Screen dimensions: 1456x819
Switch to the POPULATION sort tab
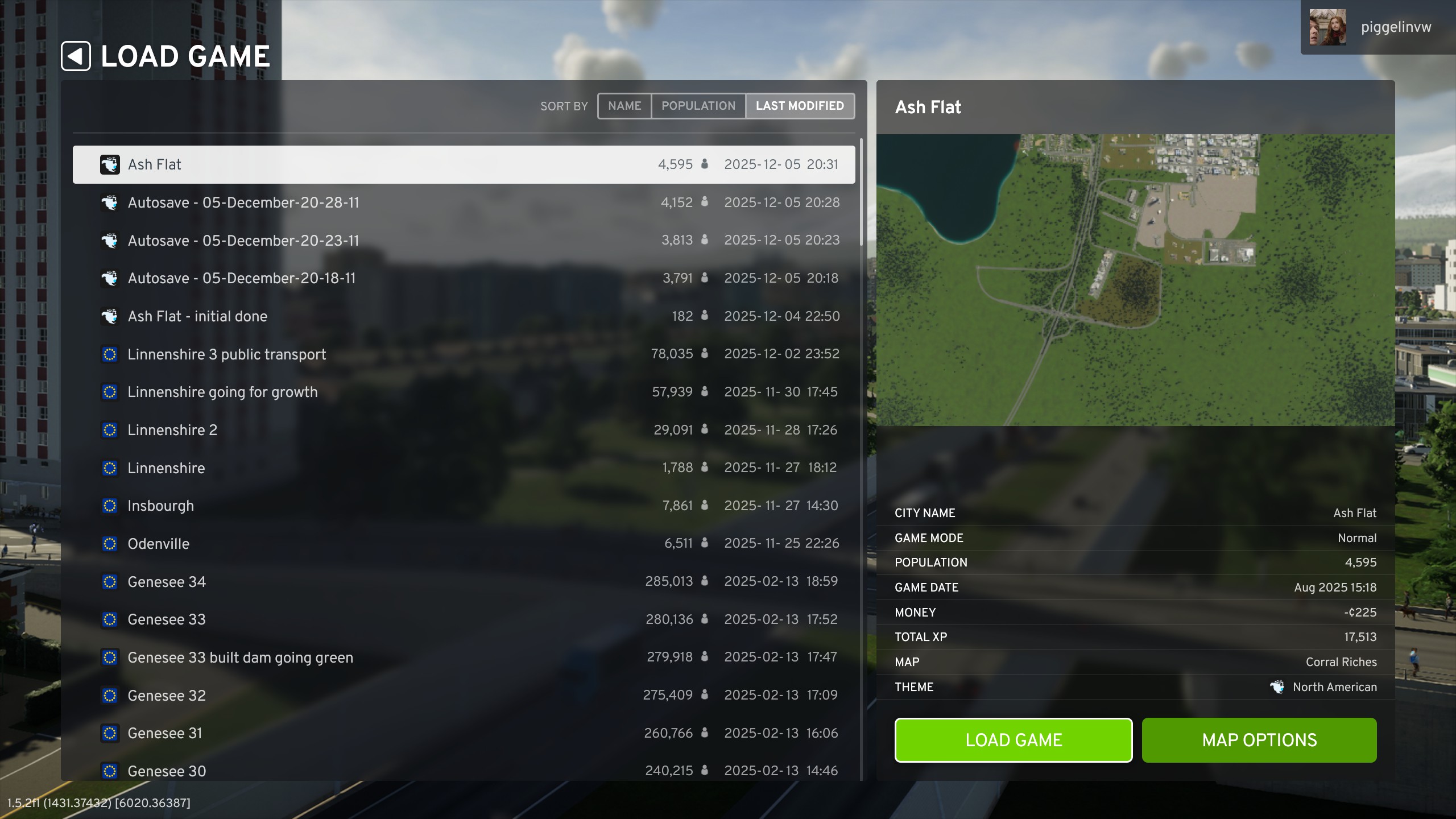click(x=698, y=106)
